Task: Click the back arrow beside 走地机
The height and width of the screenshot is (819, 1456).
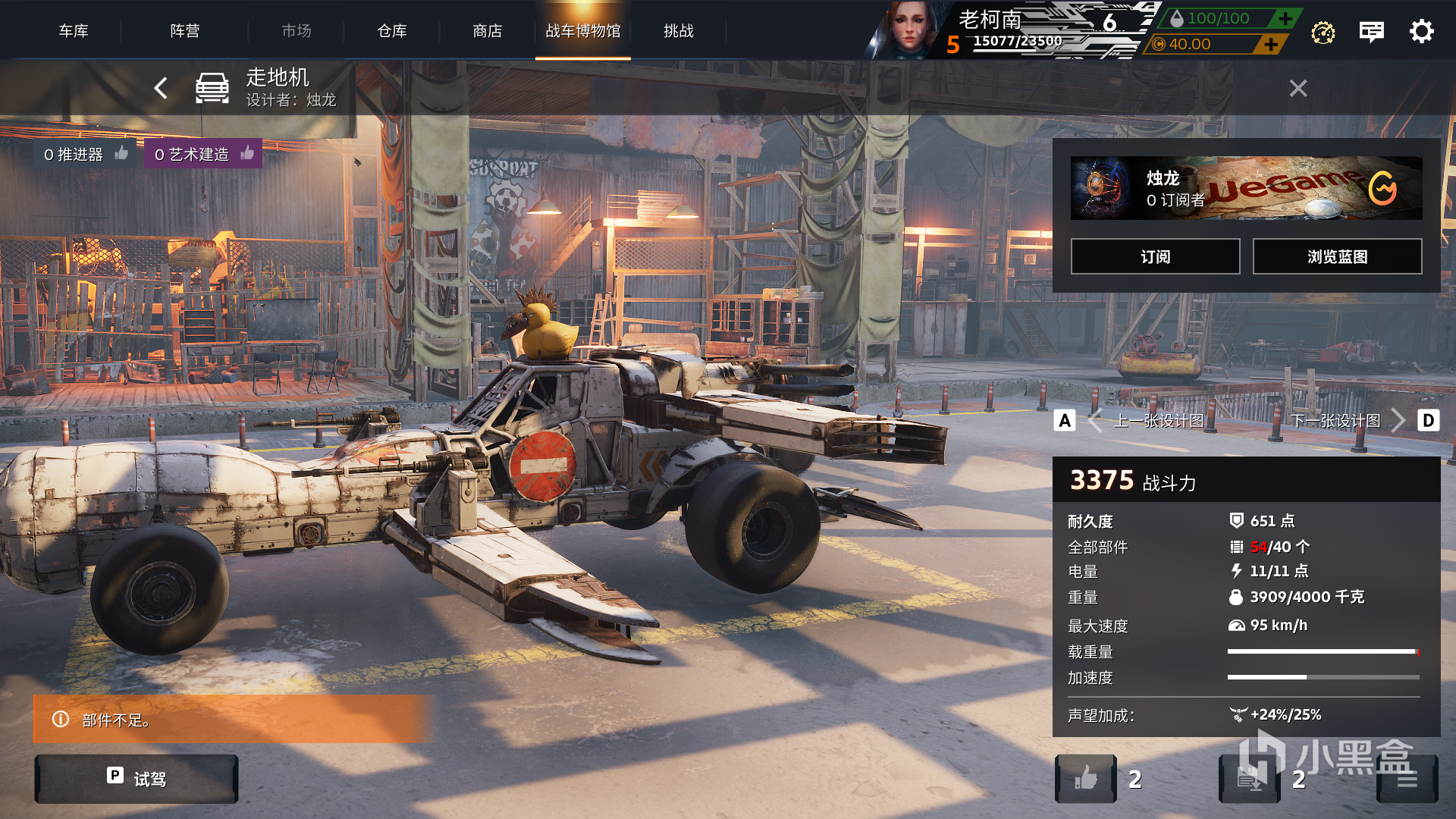Action: [x=161, y=88]
